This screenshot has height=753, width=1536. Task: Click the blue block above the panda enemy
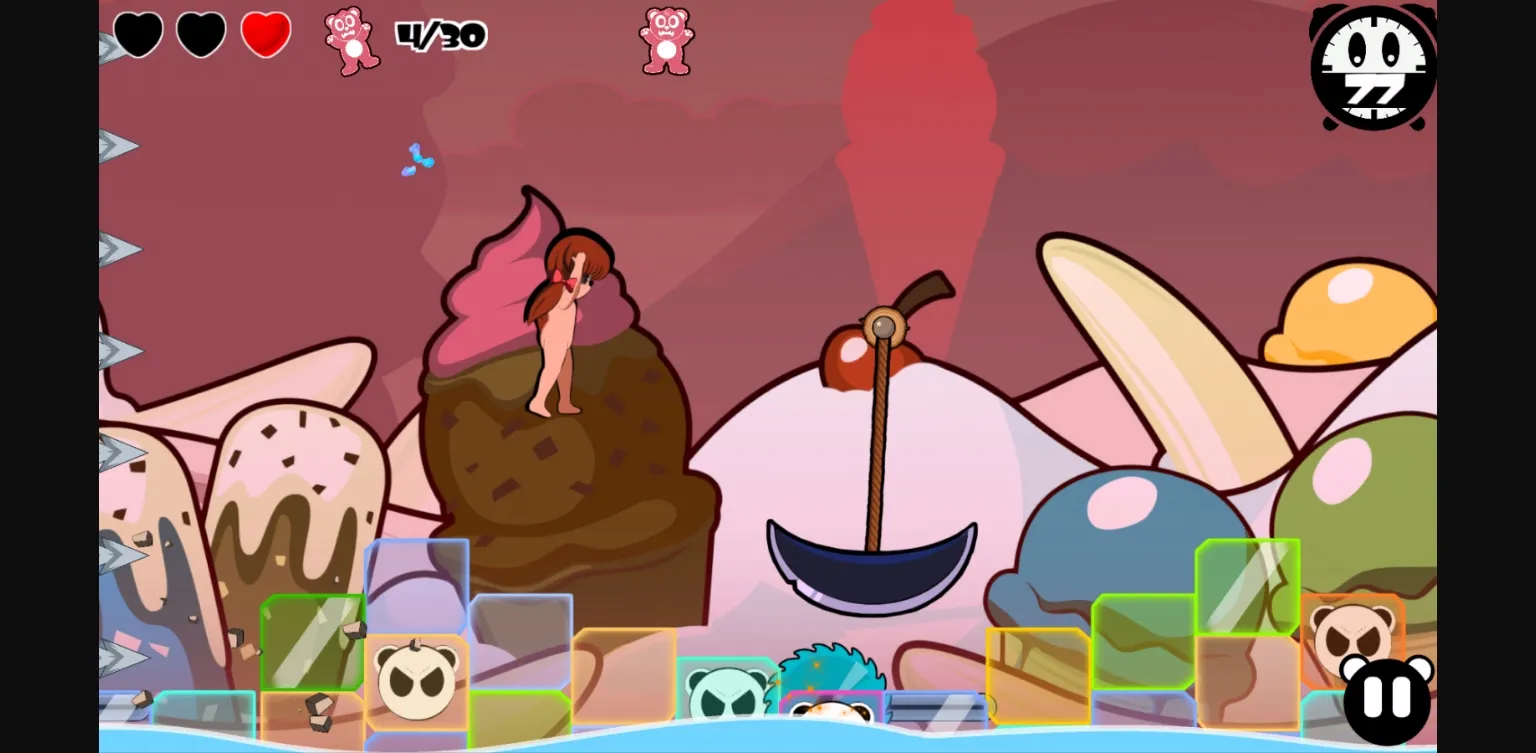click(418, 585)
